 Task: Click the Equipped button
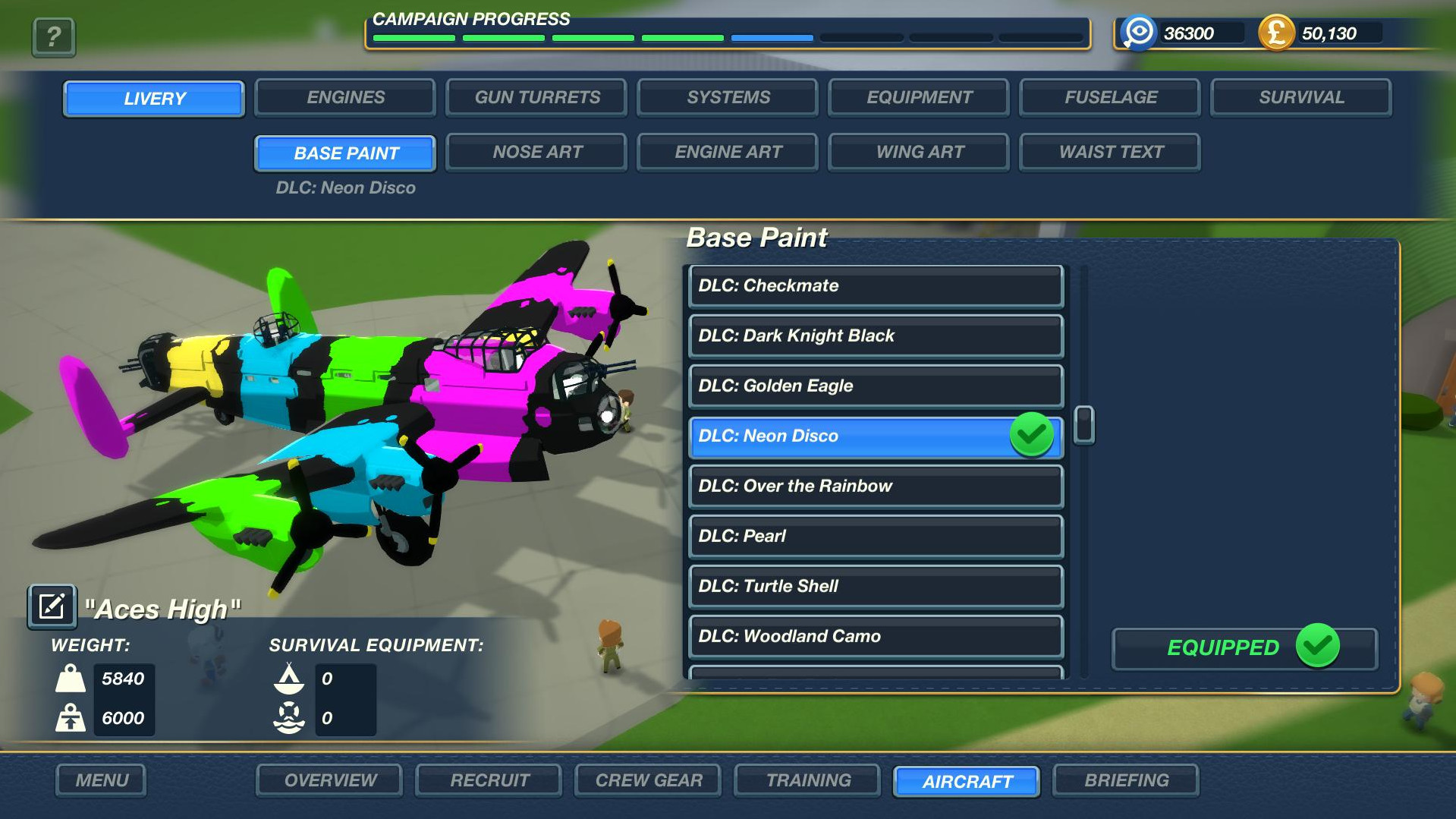tap(1244, 648)
